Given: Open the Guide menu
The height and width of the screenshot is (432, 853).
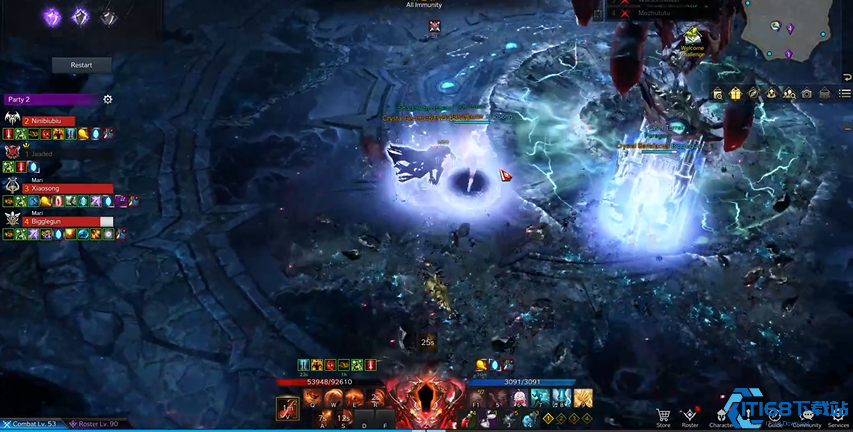Looking at the screenshot, I should coord(775,415).
